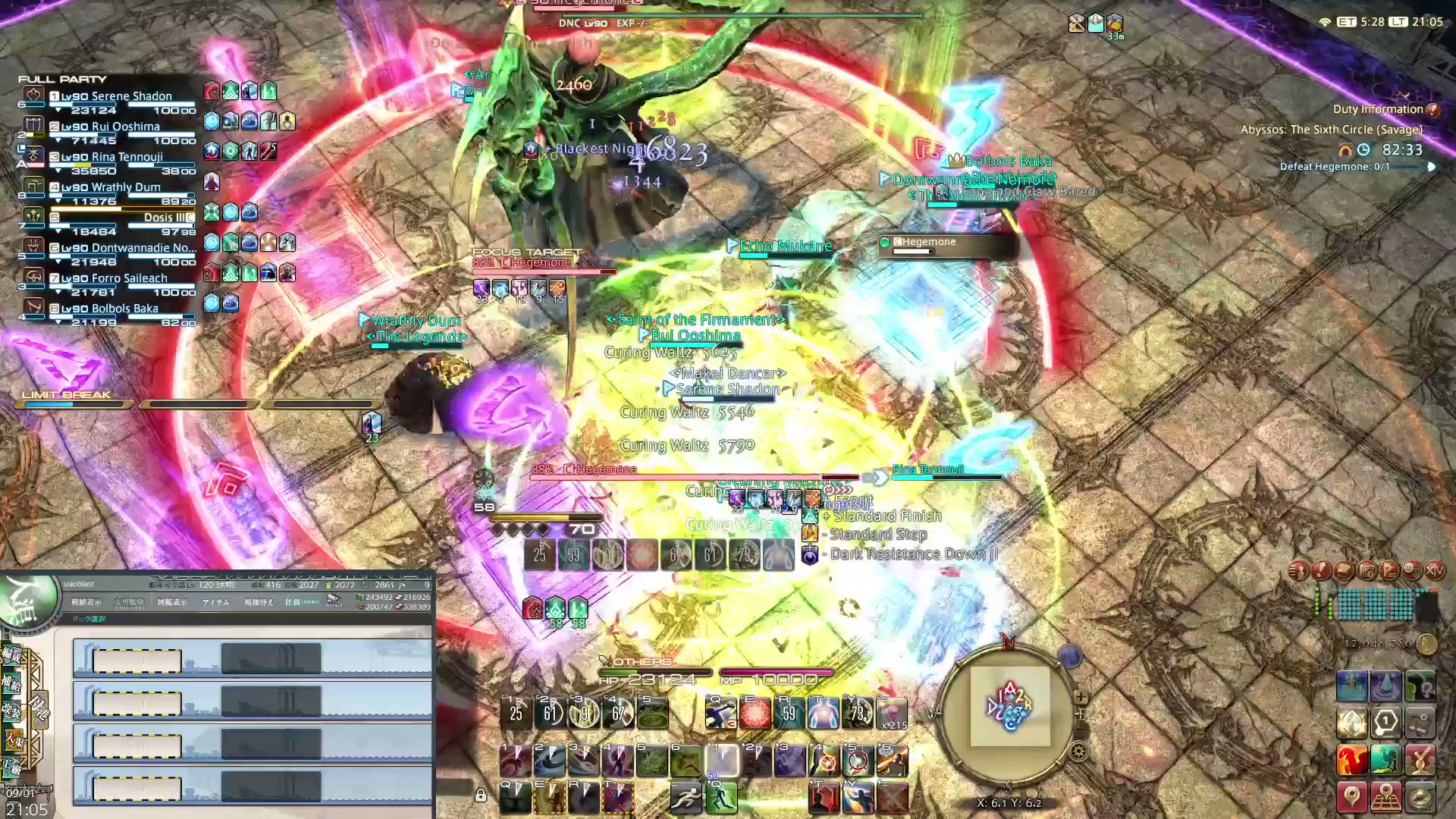The height and width of the screenshot is (819, 1456).
Task: Select the ready check icon with the checkmark
Action: click(1420, 758)
